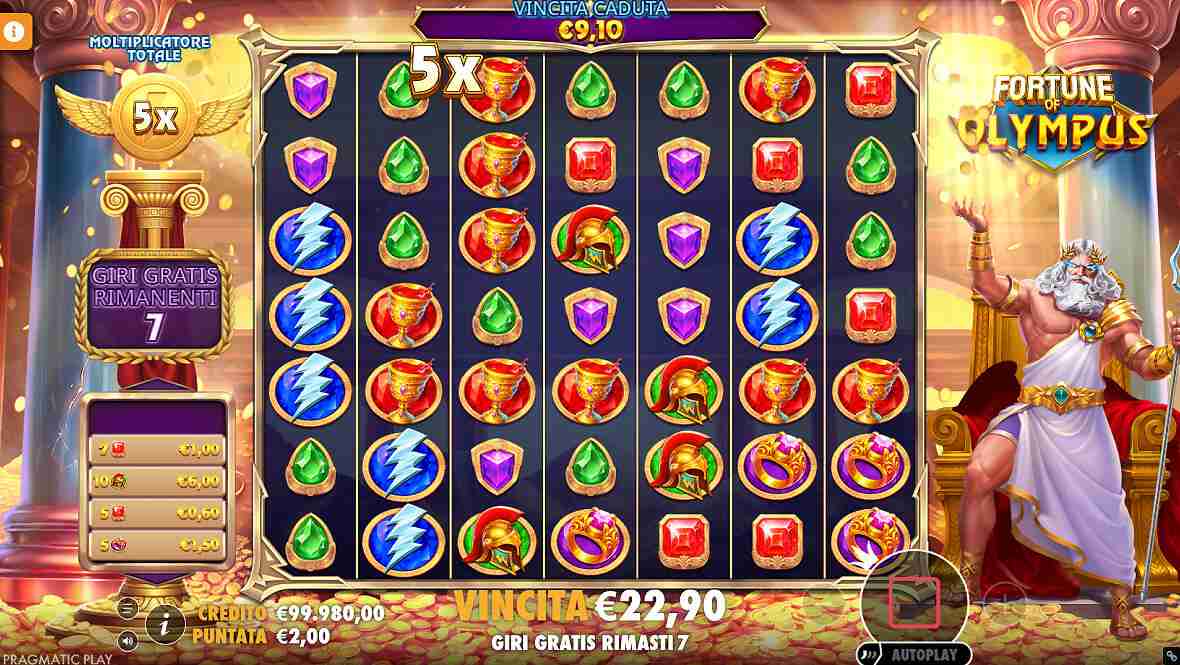The width and height of the screenshot is (1180, 665).
Task: Open the Autoplay options
Action: click(924, 655)
